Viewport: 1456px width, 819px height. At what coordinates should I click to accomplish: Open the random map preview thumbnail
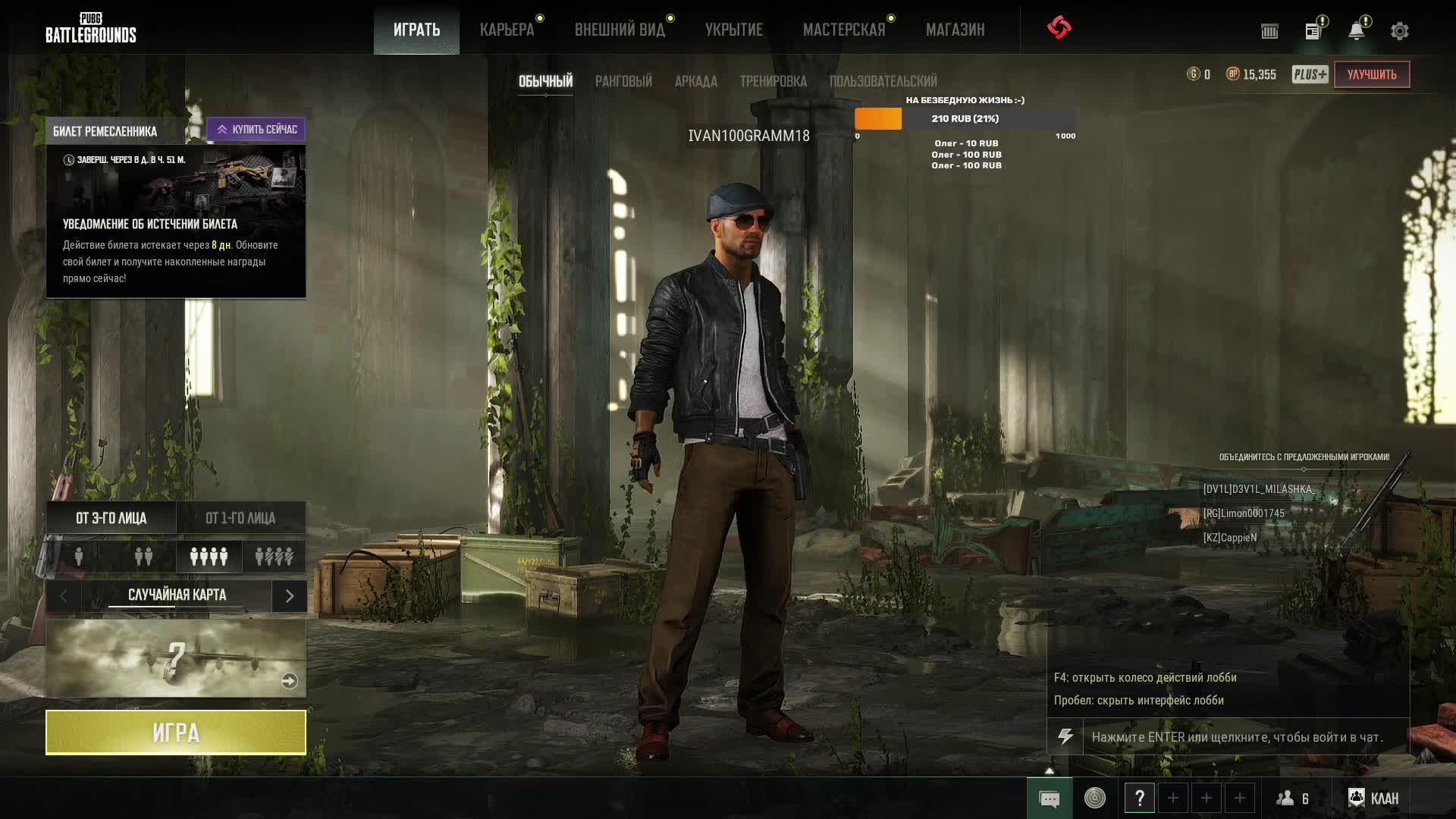(x=176, y=658)
